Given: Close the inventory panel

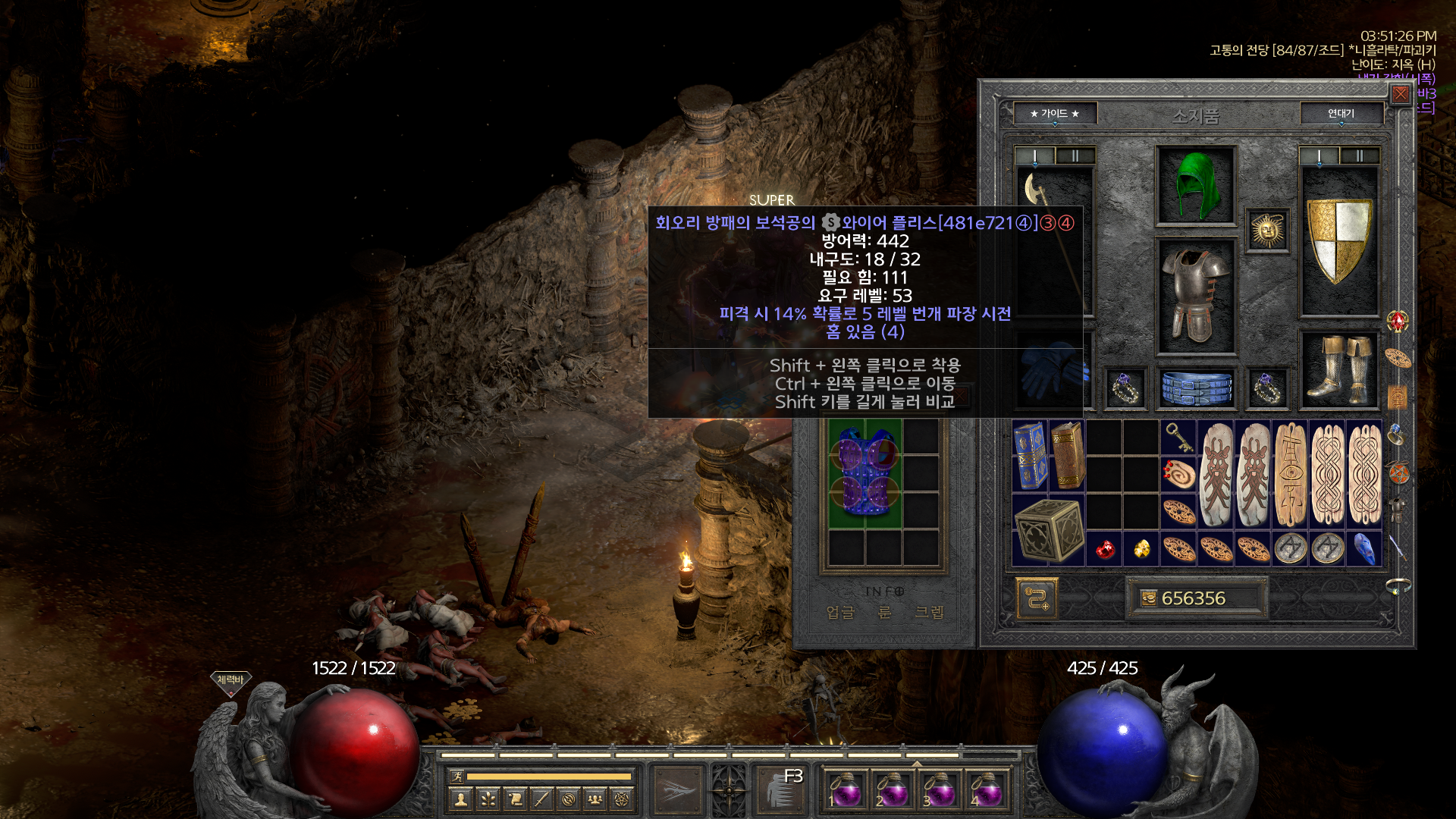Looking at the screenshot, I should coord(1400,94).
